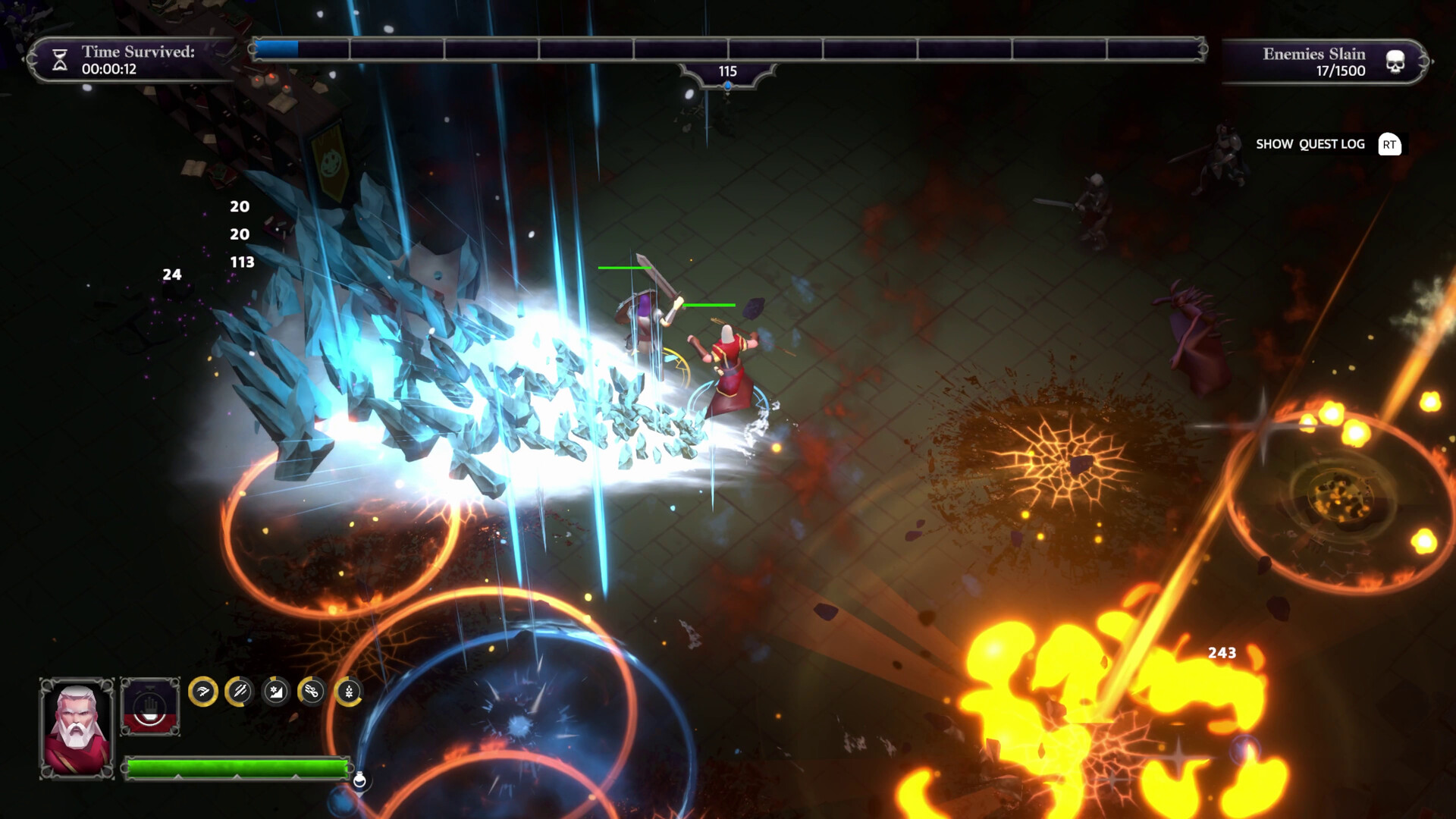The width and height of the screenshot is (1456, 819).
Task: Expand the Enemies Slain counter panel
Action: 1323,61
